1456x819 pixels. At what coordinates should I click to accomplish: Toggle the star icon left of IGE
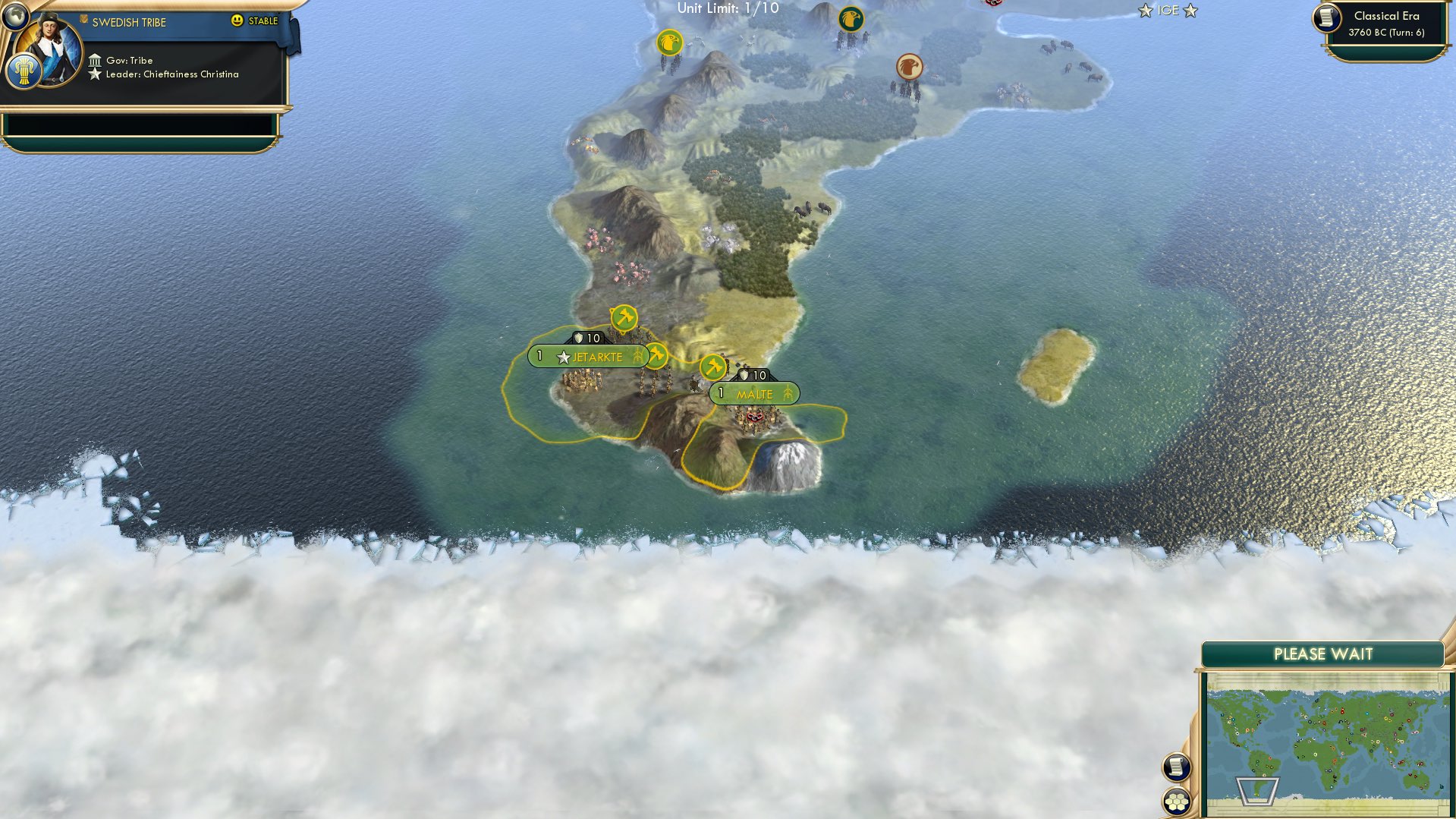point(1144,11)
